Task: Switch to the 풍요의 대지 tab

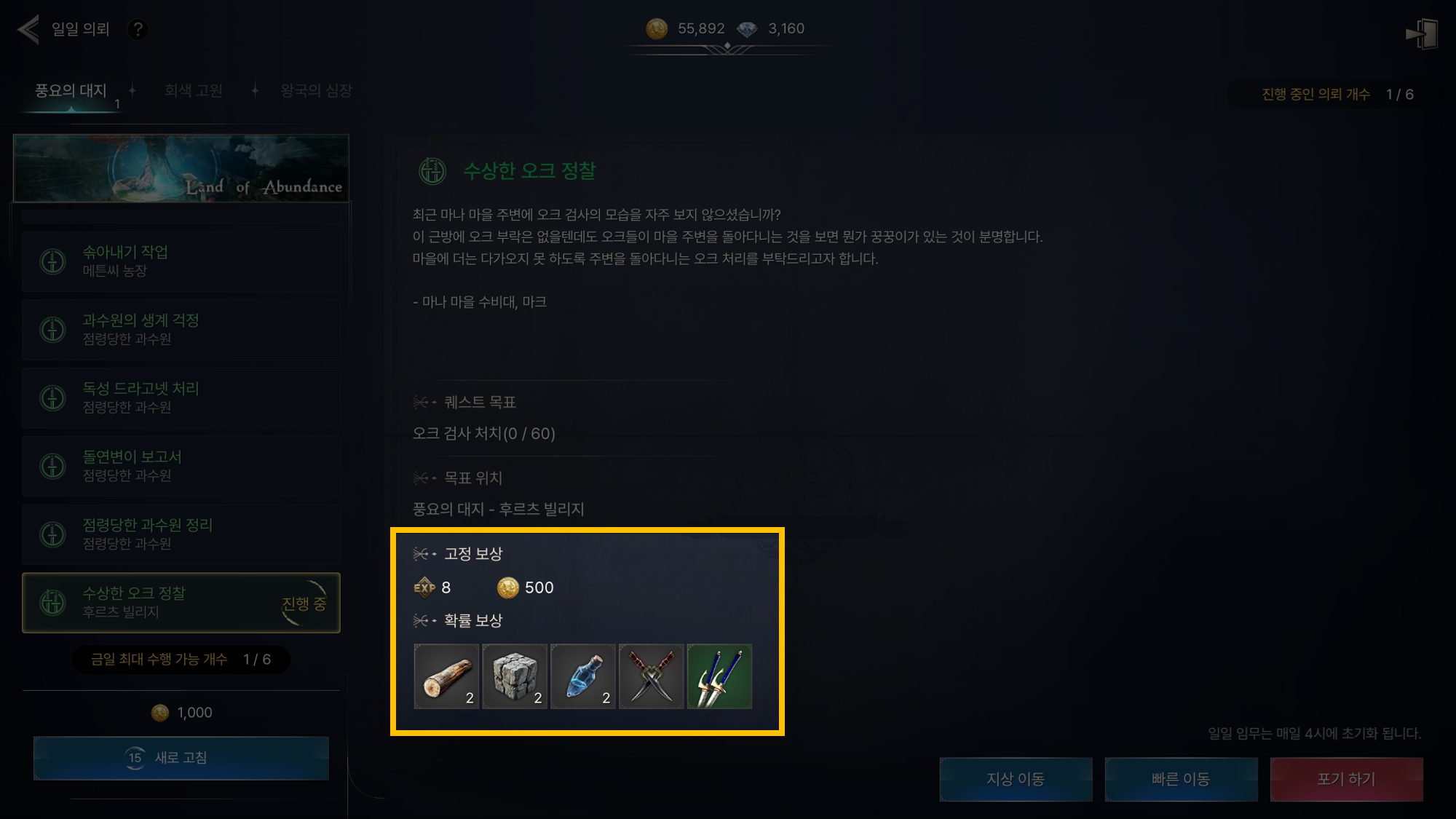Action: pos(71,91)
